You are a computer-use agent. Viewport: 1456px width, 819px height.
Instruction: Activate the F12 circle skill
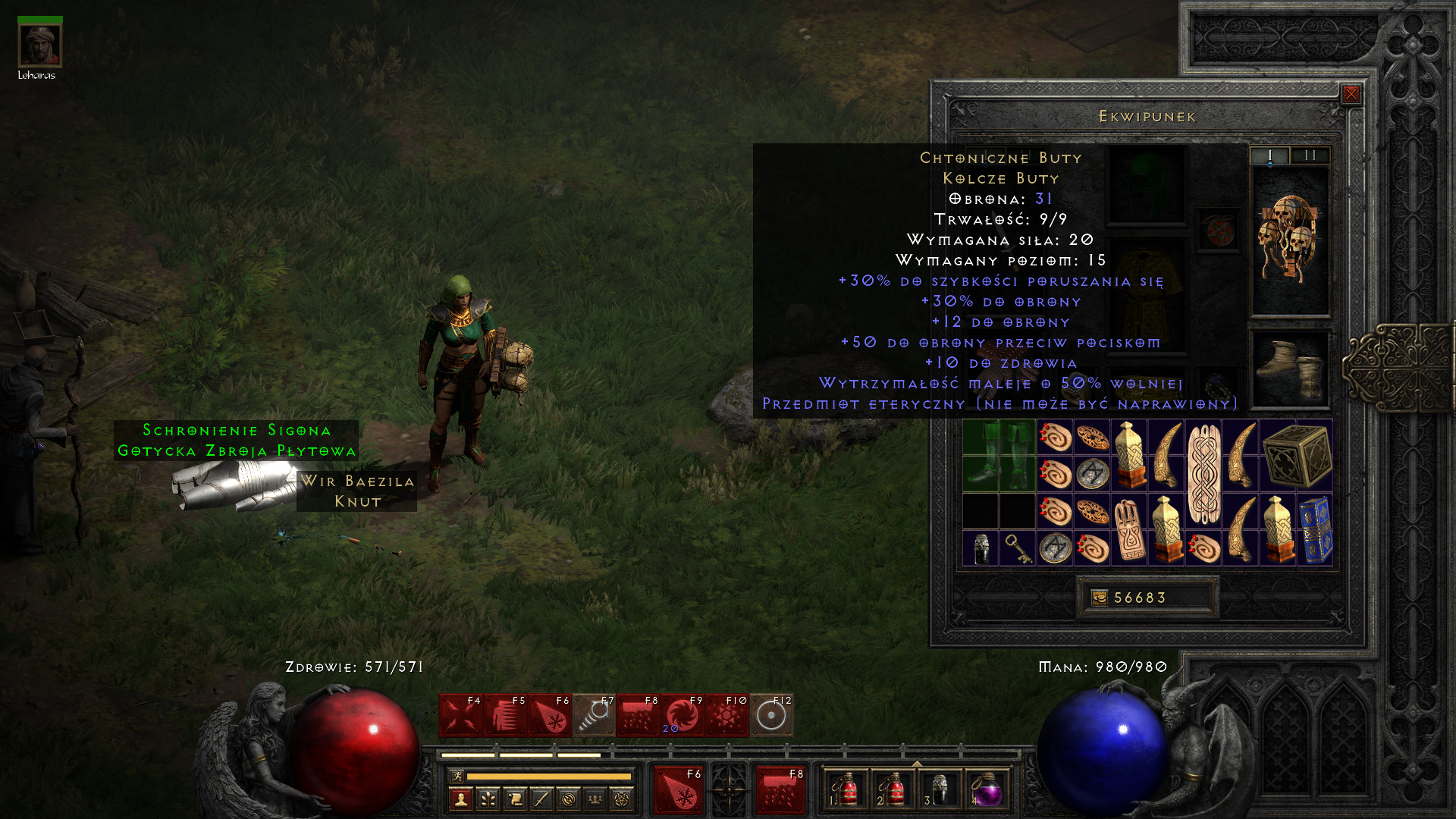coord(771,715)
